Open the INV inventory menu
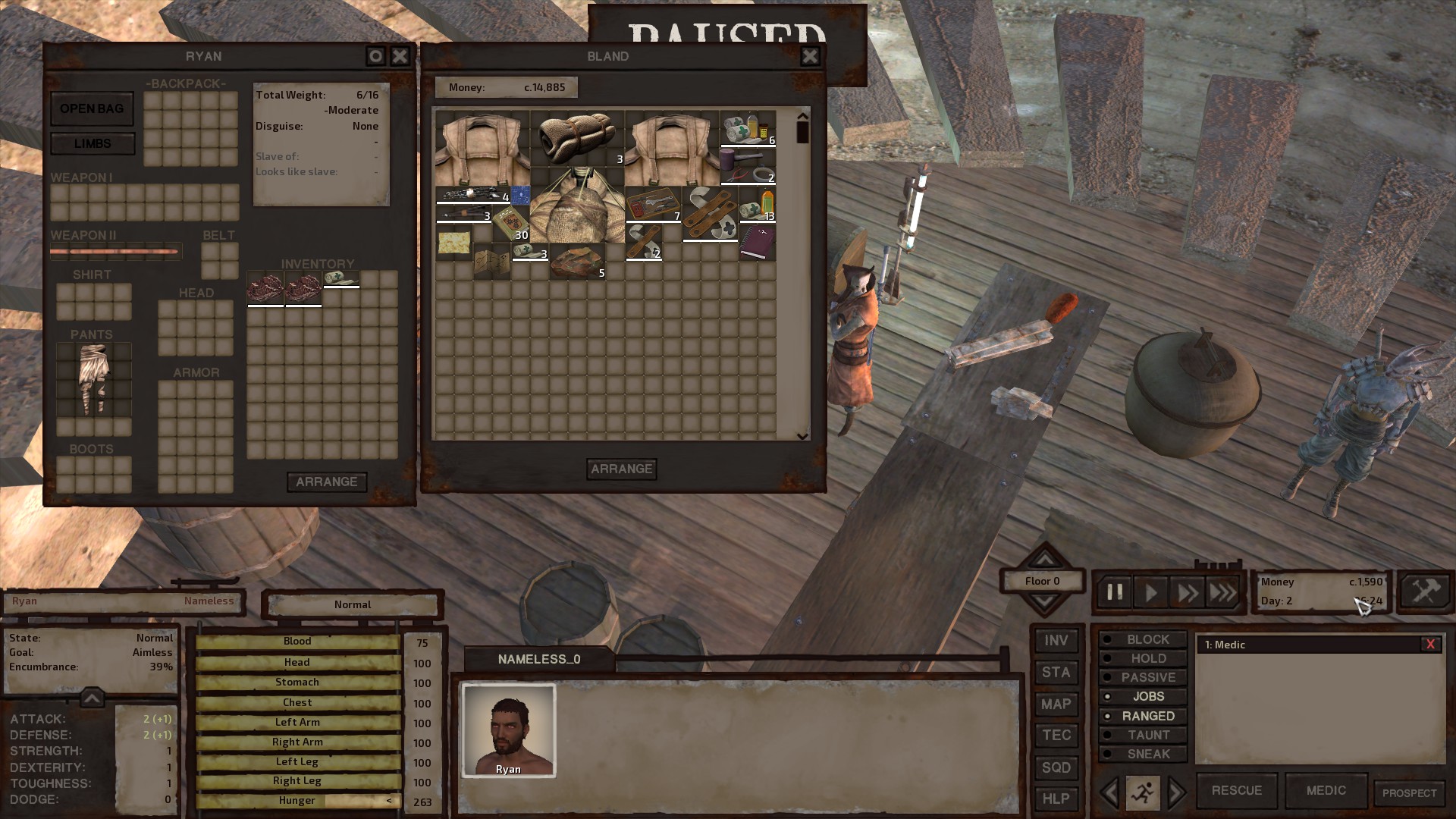1456x819 pixels. (1056, 640)
